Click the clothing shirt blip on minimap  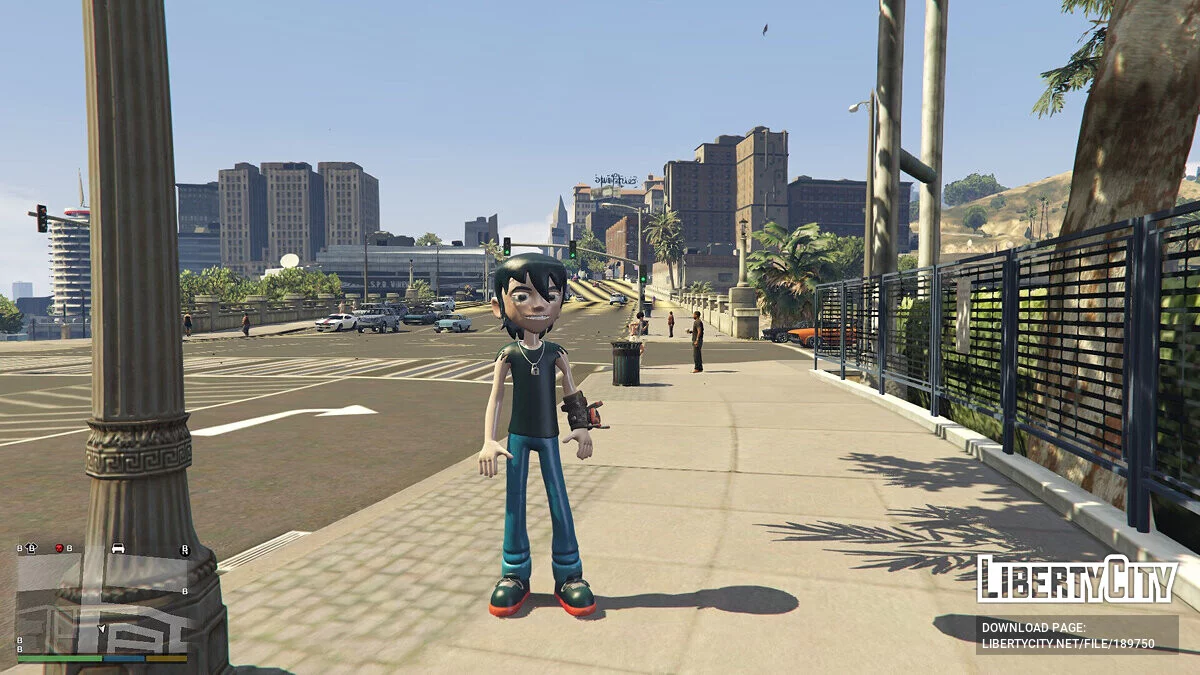(31, 548)
